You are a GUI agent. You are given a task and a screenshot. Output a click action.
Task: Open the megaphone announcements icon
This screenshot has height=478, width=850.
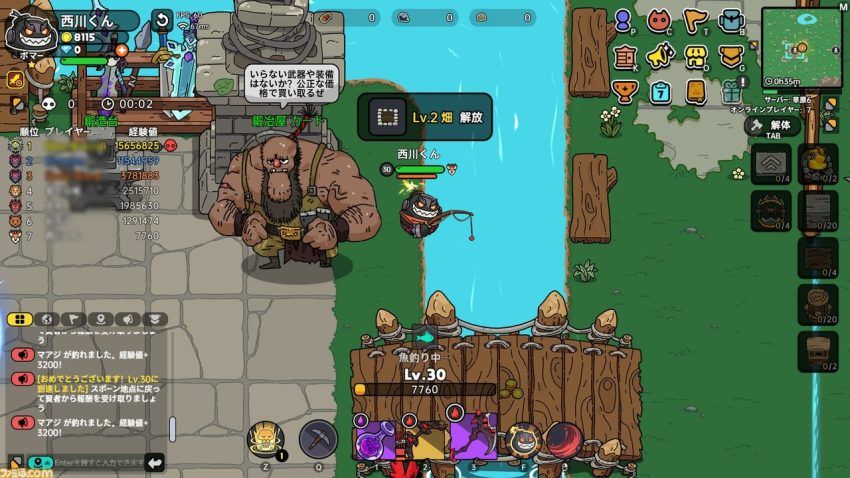[660, 56]
